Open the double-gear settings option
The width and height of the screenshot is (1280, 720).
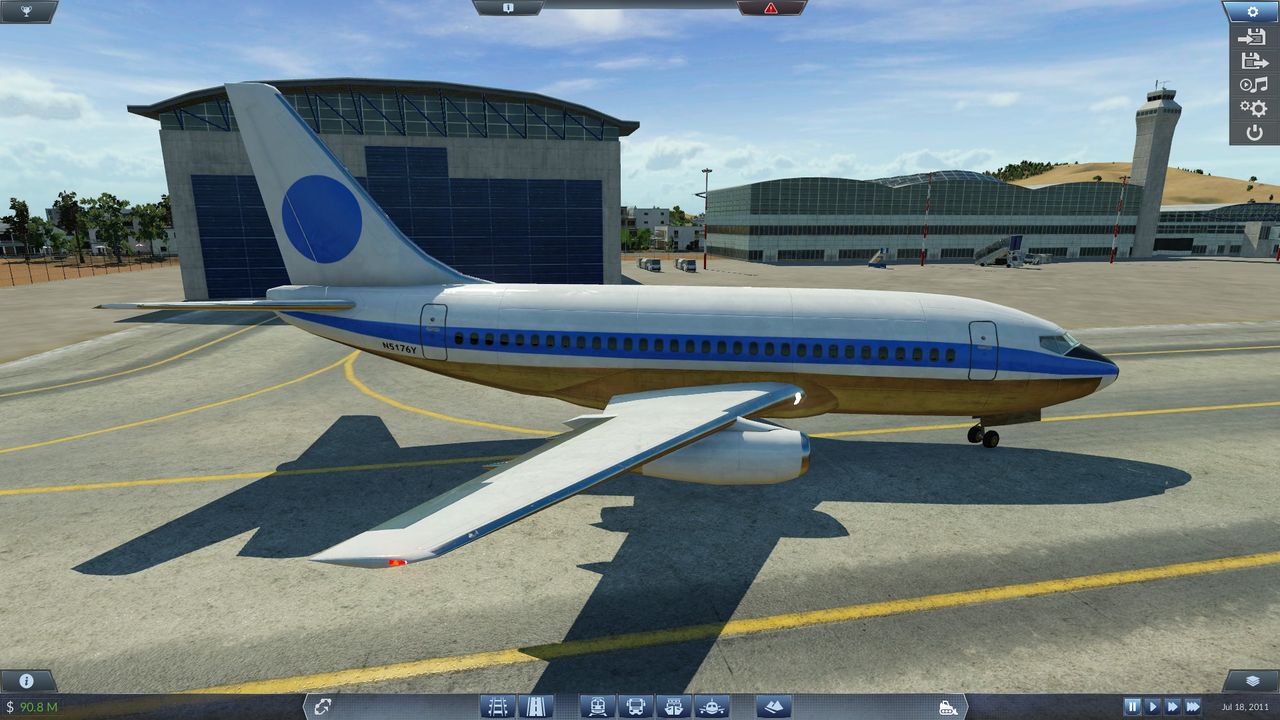1253,108
